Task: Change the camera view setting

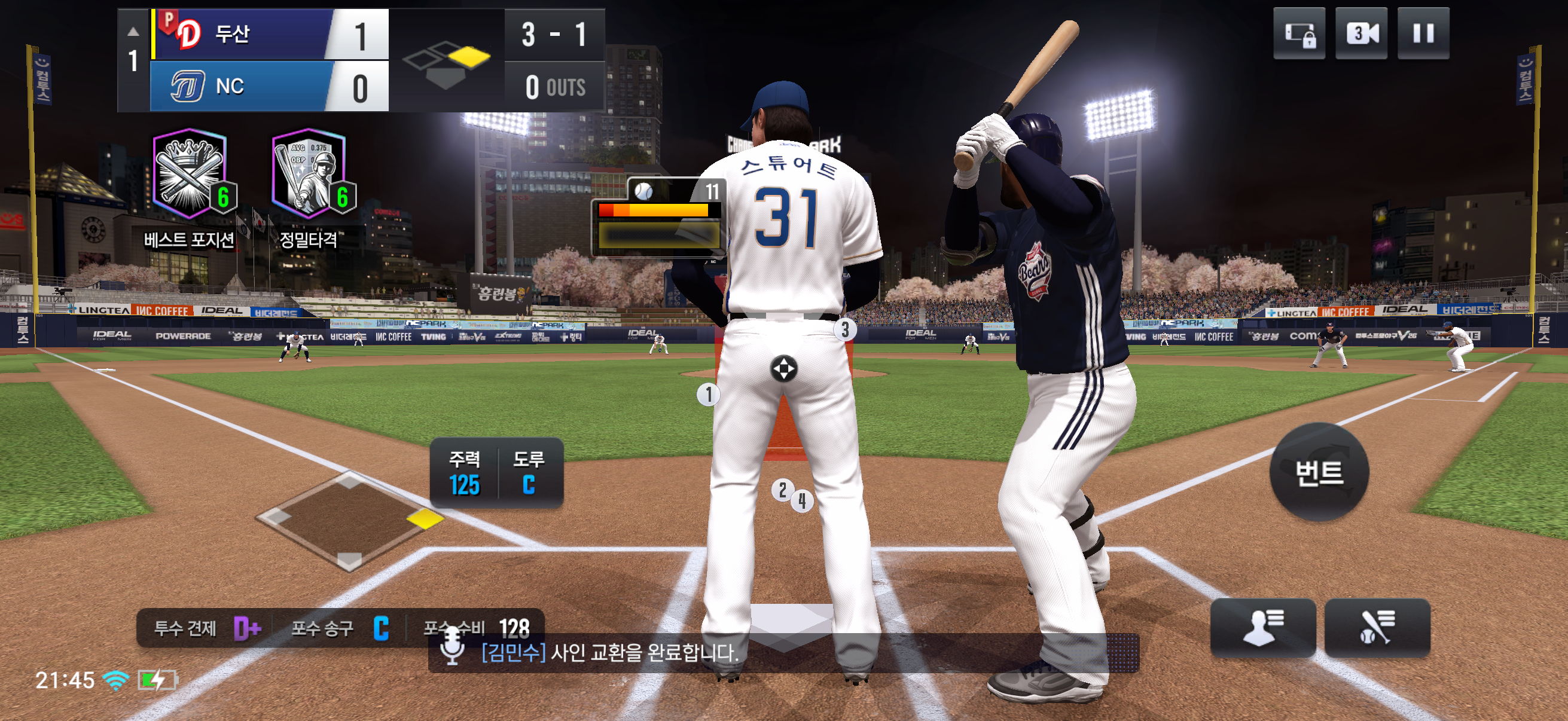Action: 1360,33
